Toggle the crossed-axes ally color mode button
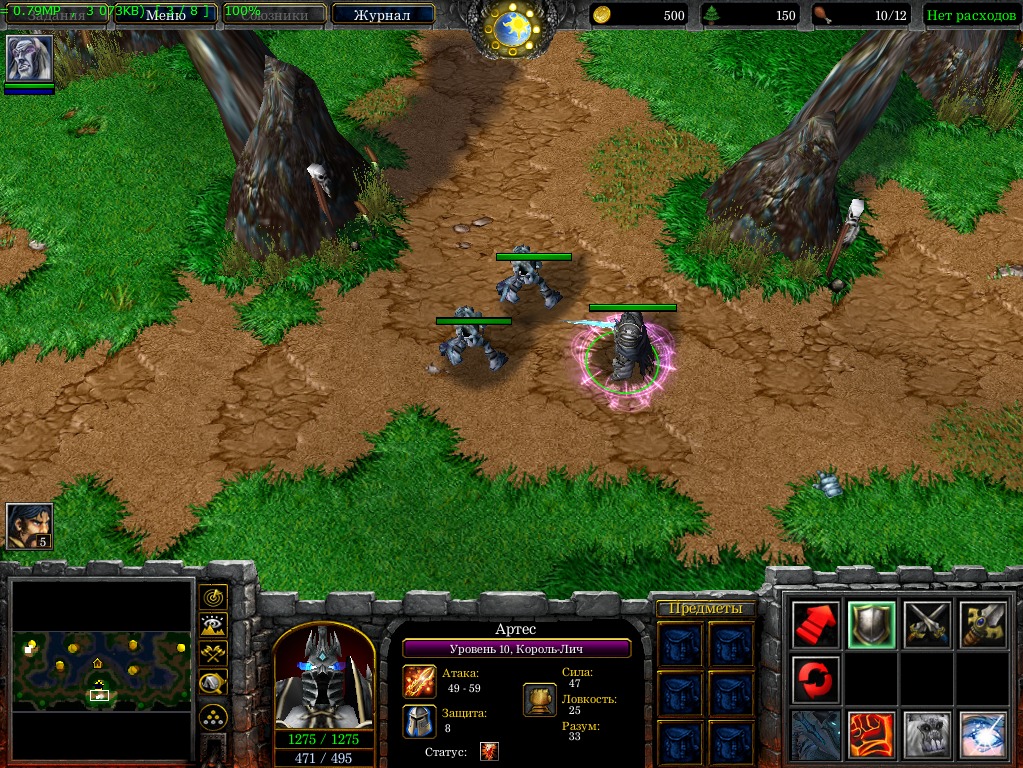 [x=213, y=654]
